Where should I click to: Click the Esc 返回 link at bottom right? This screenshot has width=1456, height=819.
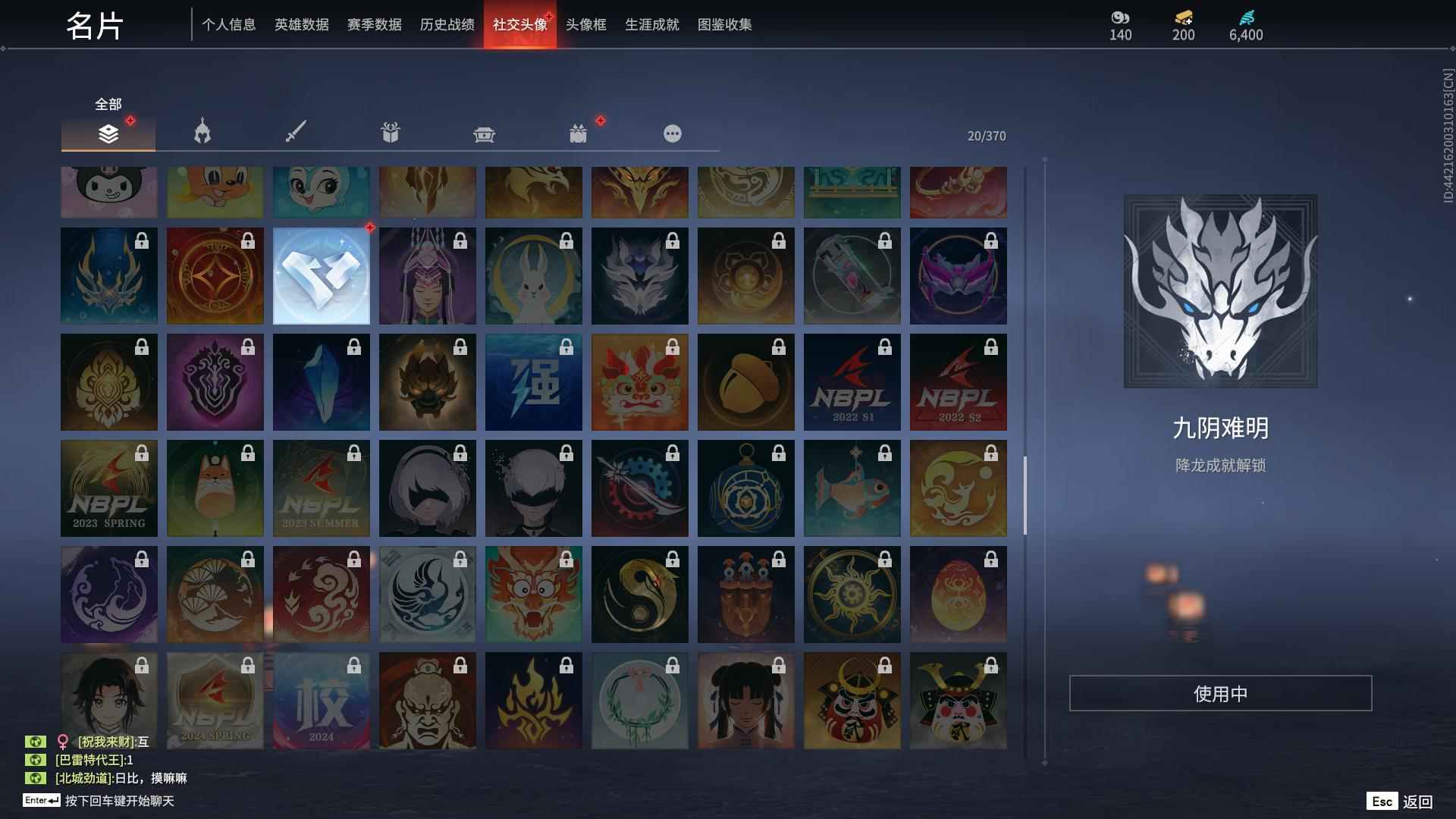point(1399,800)
